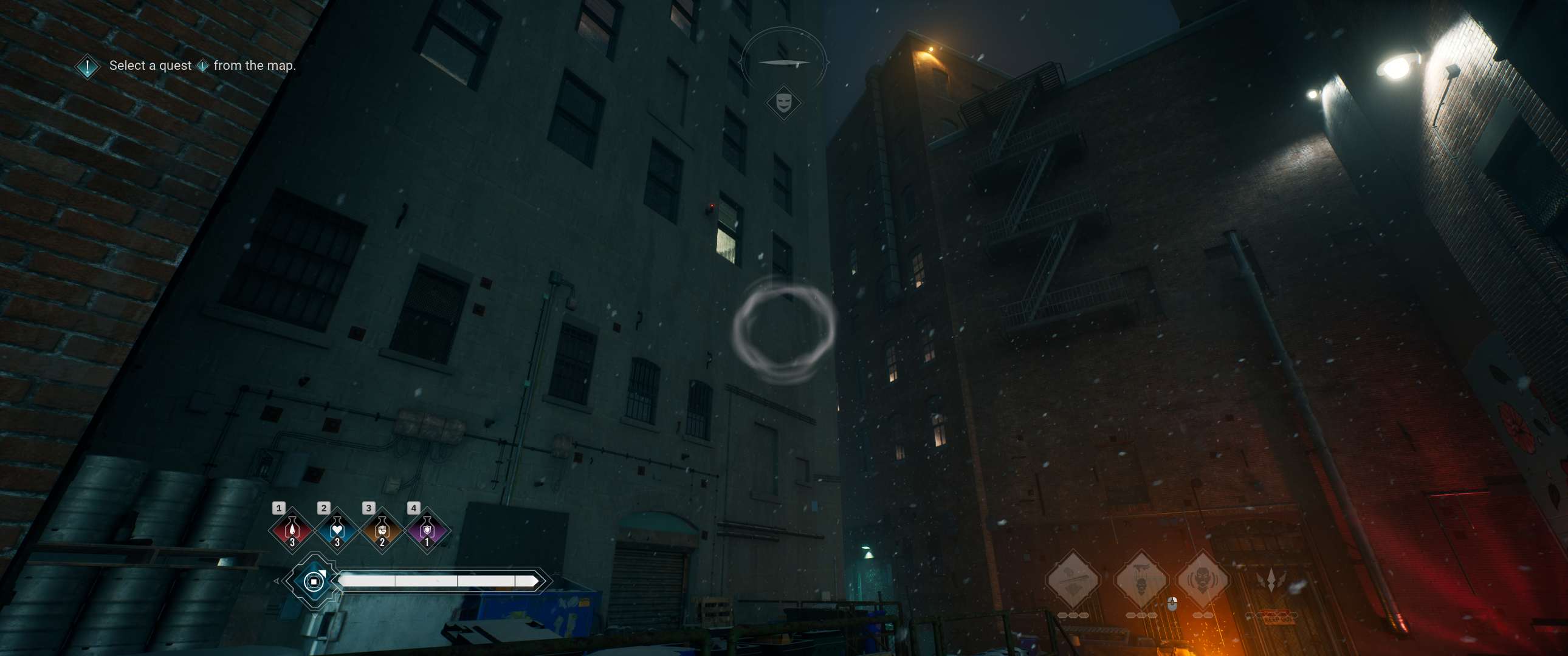
Task: Select the red blood vial in slot 1
Action: 292,531
